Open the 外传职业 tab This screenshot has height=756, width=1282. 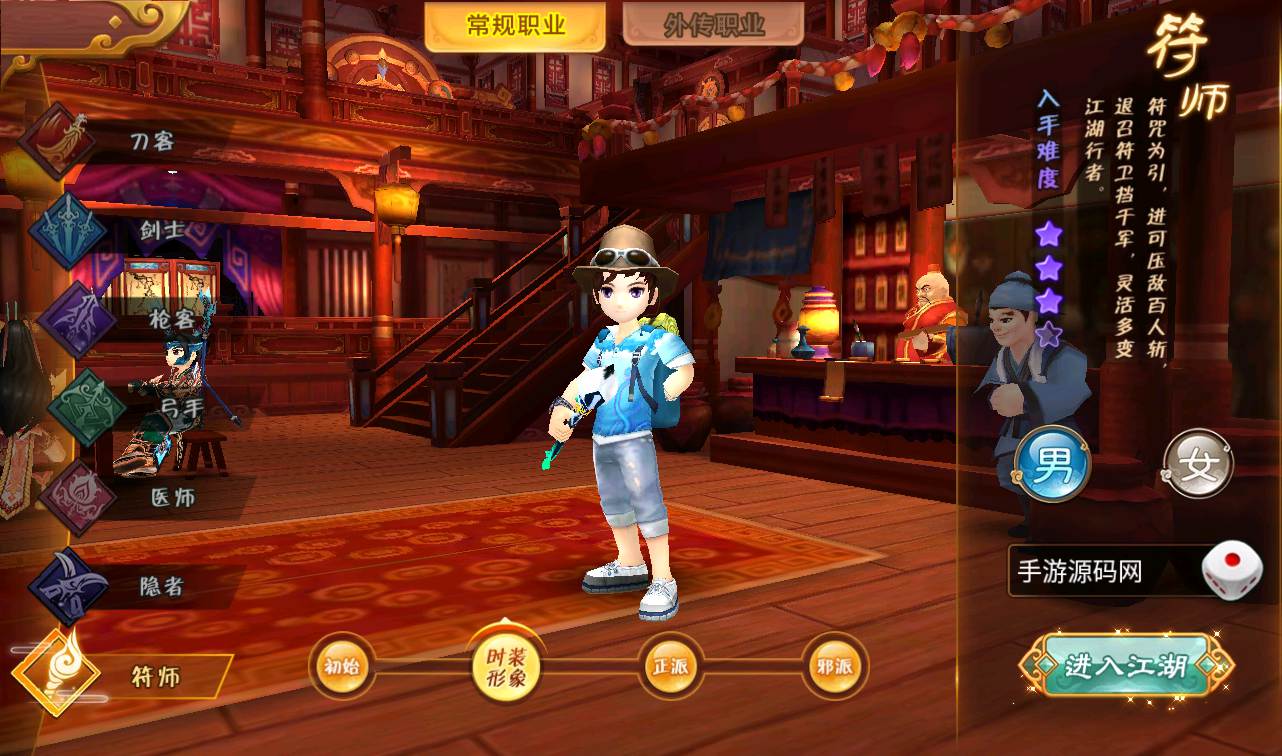click(713, 26)
